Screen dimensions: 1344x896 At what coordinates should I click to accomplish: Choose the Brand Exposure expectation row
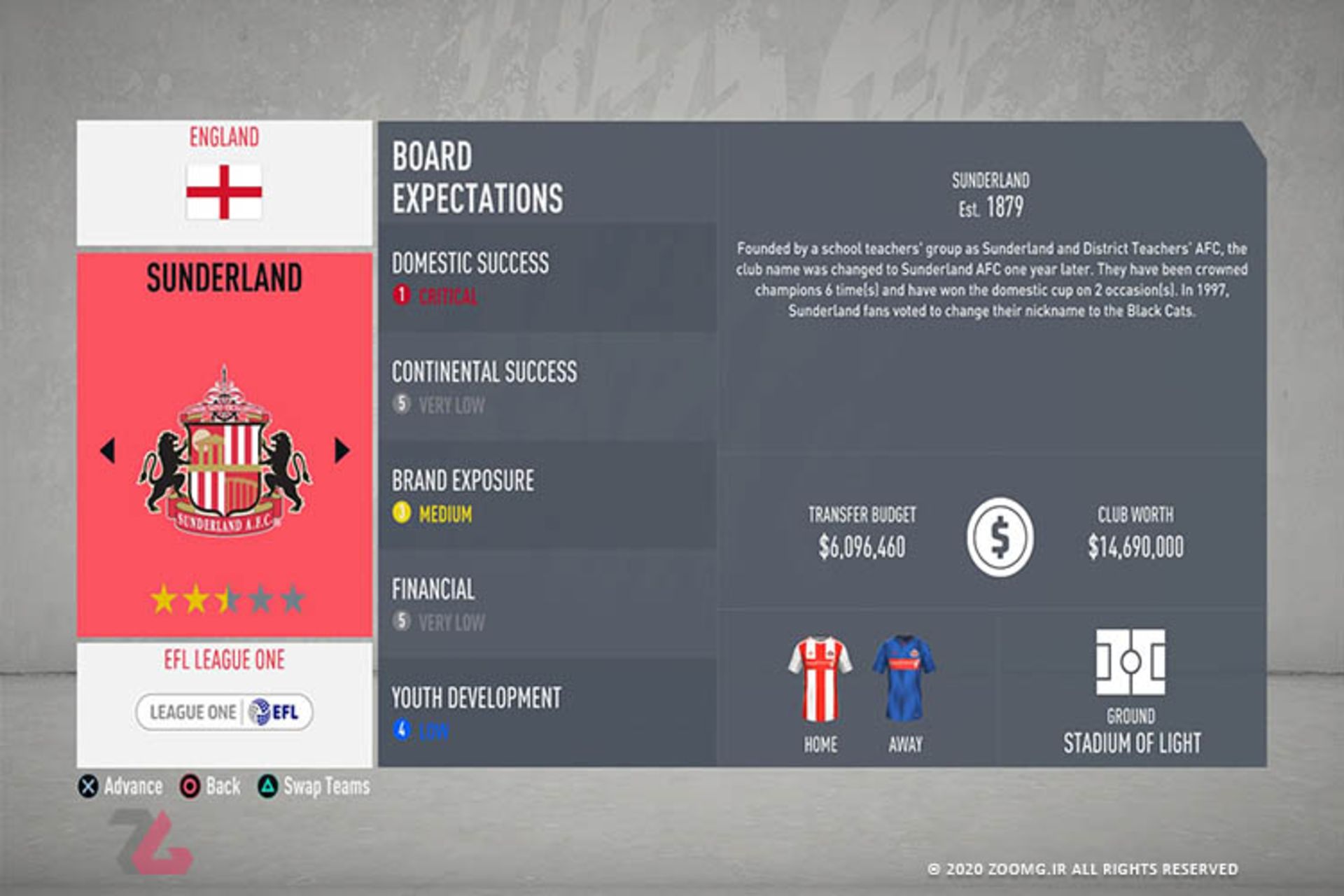point(546,496)
